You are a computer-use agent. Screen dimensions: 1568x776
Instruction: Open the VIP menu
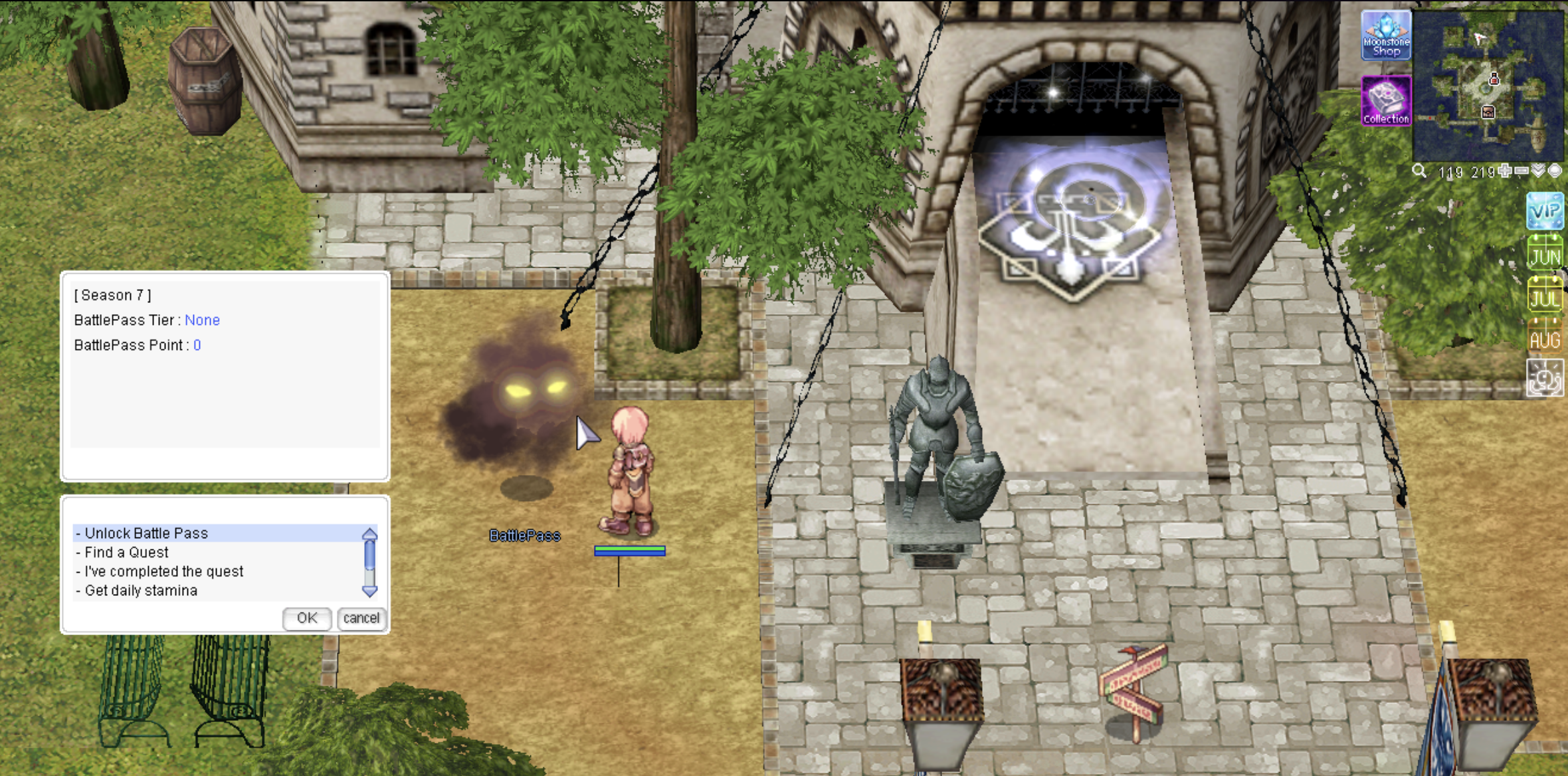point(1545,211)
